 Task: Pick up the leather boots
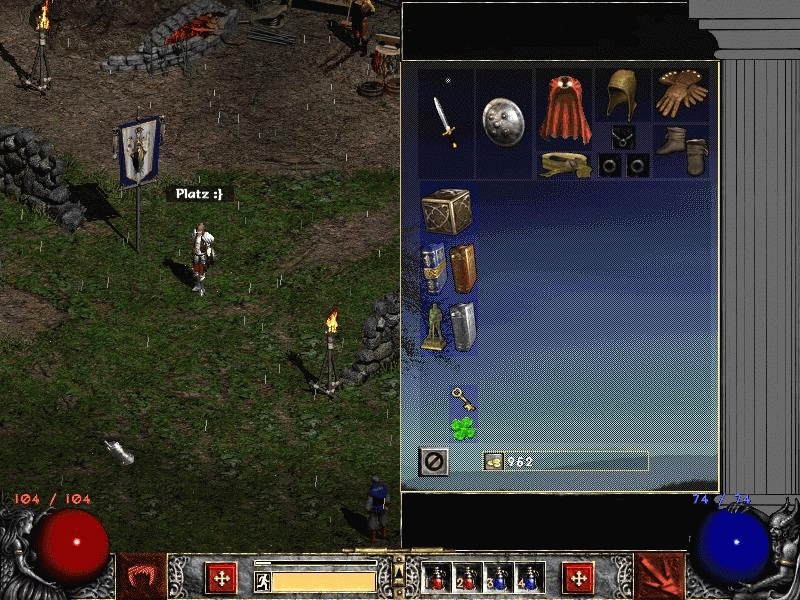[x=681, y=148]
